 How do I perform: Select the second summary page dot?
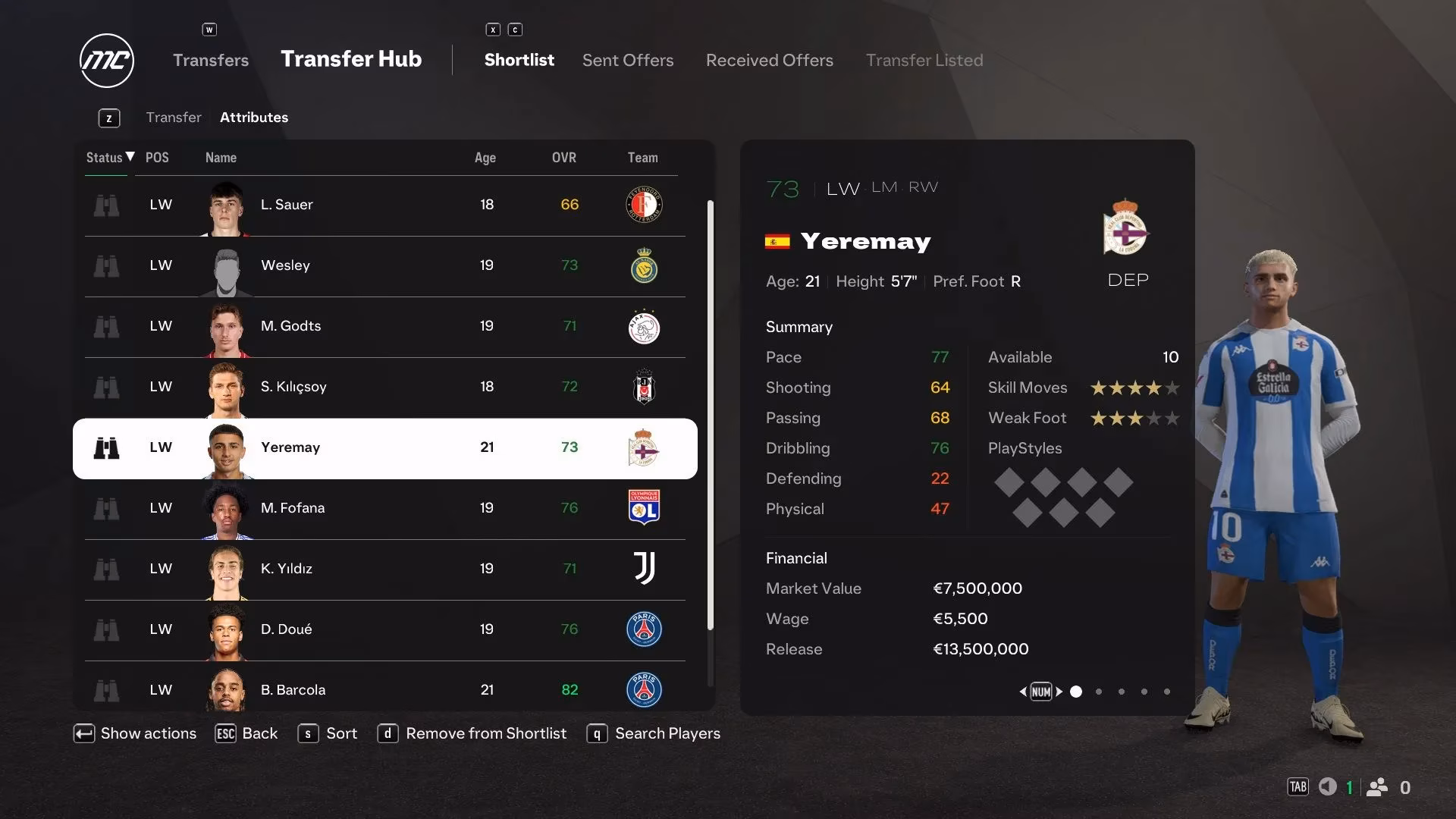pos(1098,692)
